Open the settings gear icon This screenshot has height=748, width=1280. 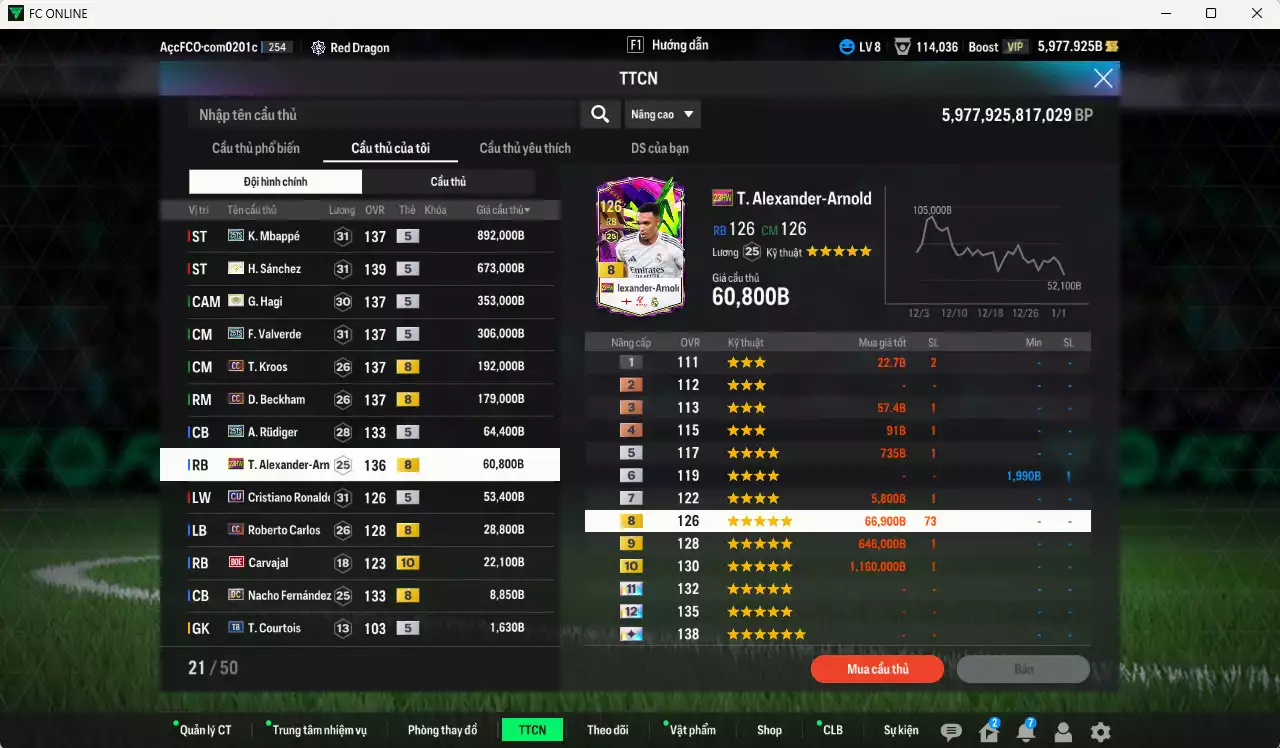[1101, 732]
